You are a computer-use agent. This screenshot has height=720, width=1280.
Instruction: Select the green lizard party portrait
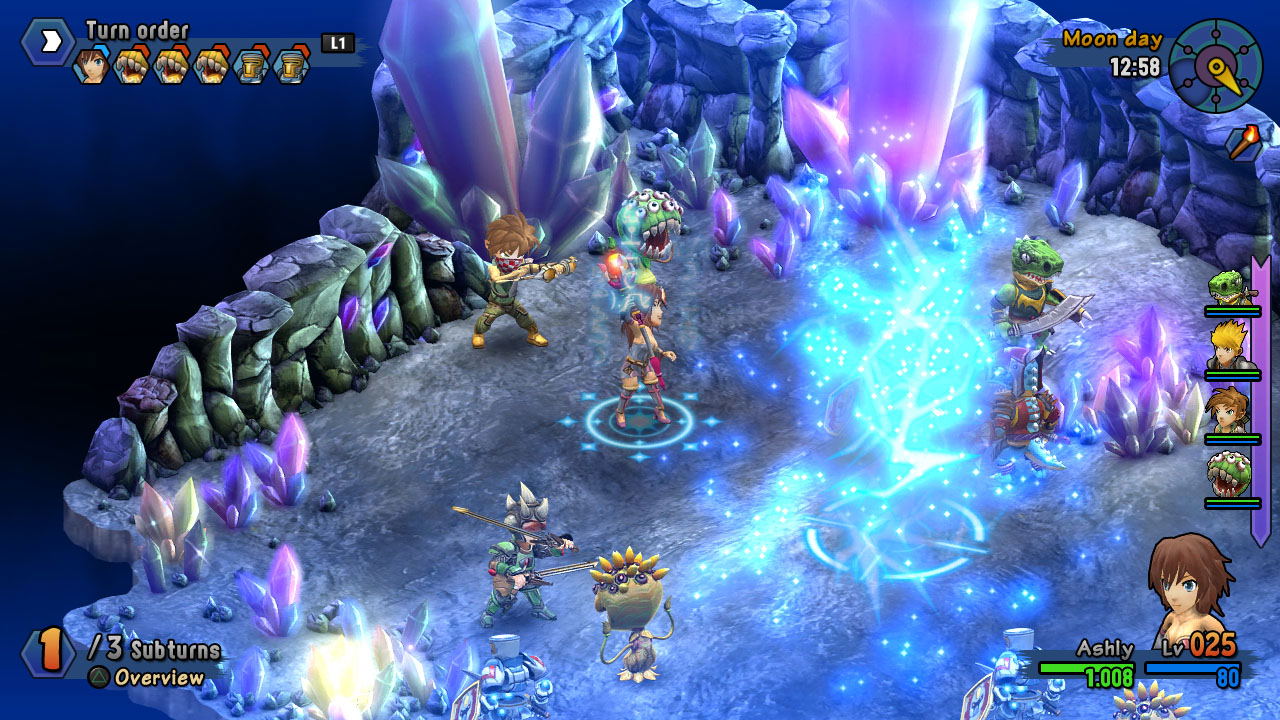pyautogui.click(x=1230, y=289)
